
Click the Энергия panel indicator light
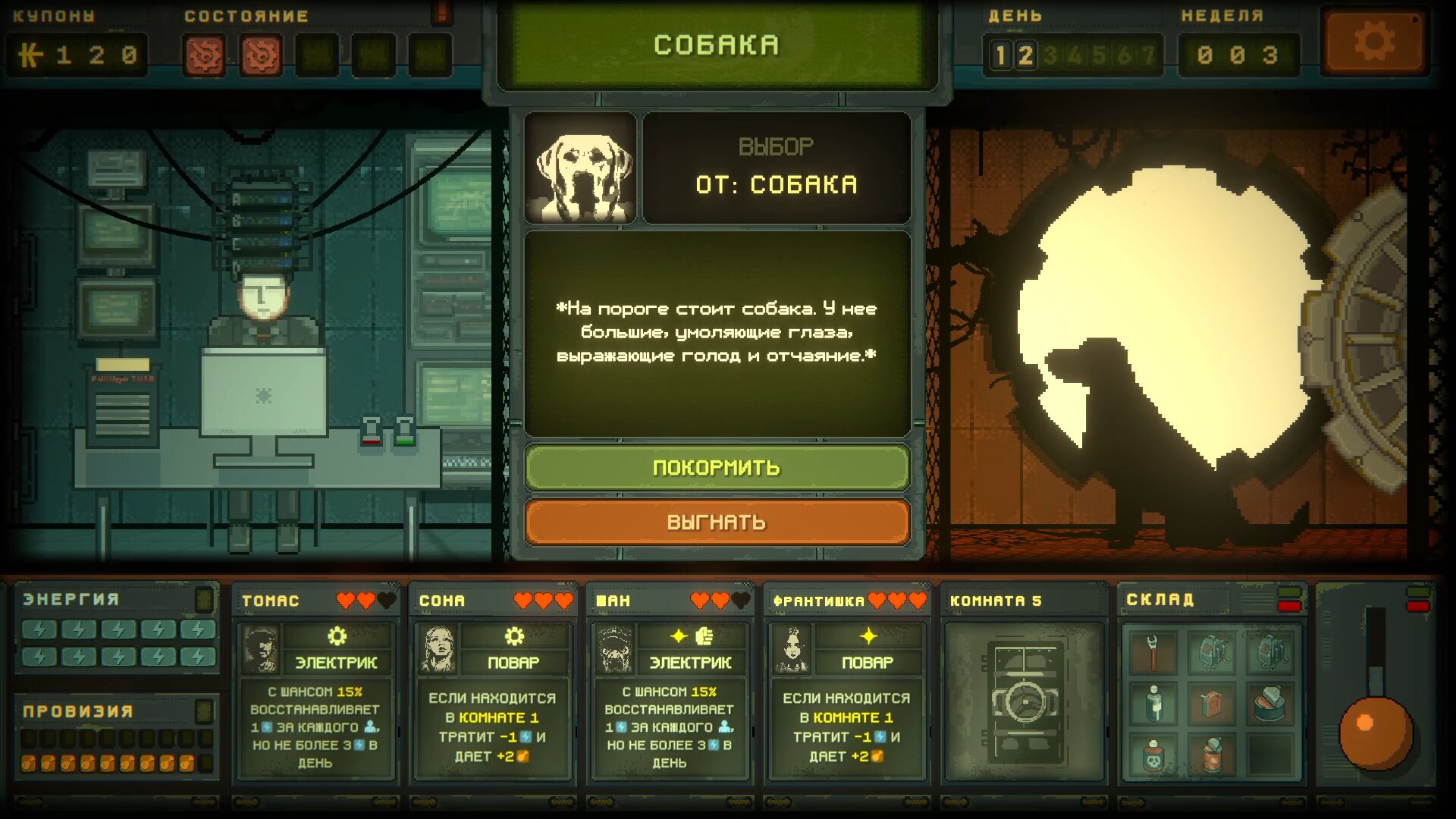click(204, 599)
